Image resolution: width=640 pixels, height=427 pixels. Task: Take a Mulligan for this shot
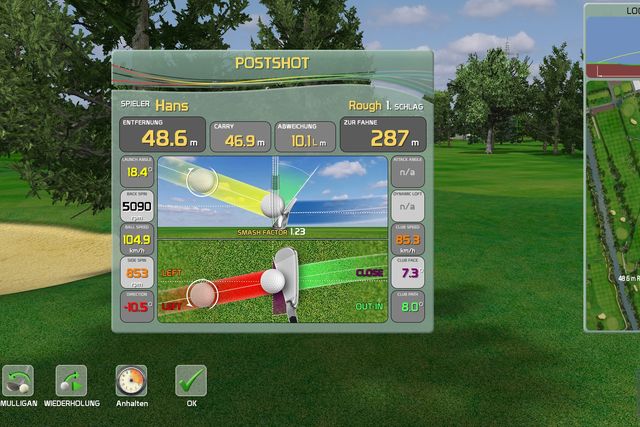tap(18, 381)
